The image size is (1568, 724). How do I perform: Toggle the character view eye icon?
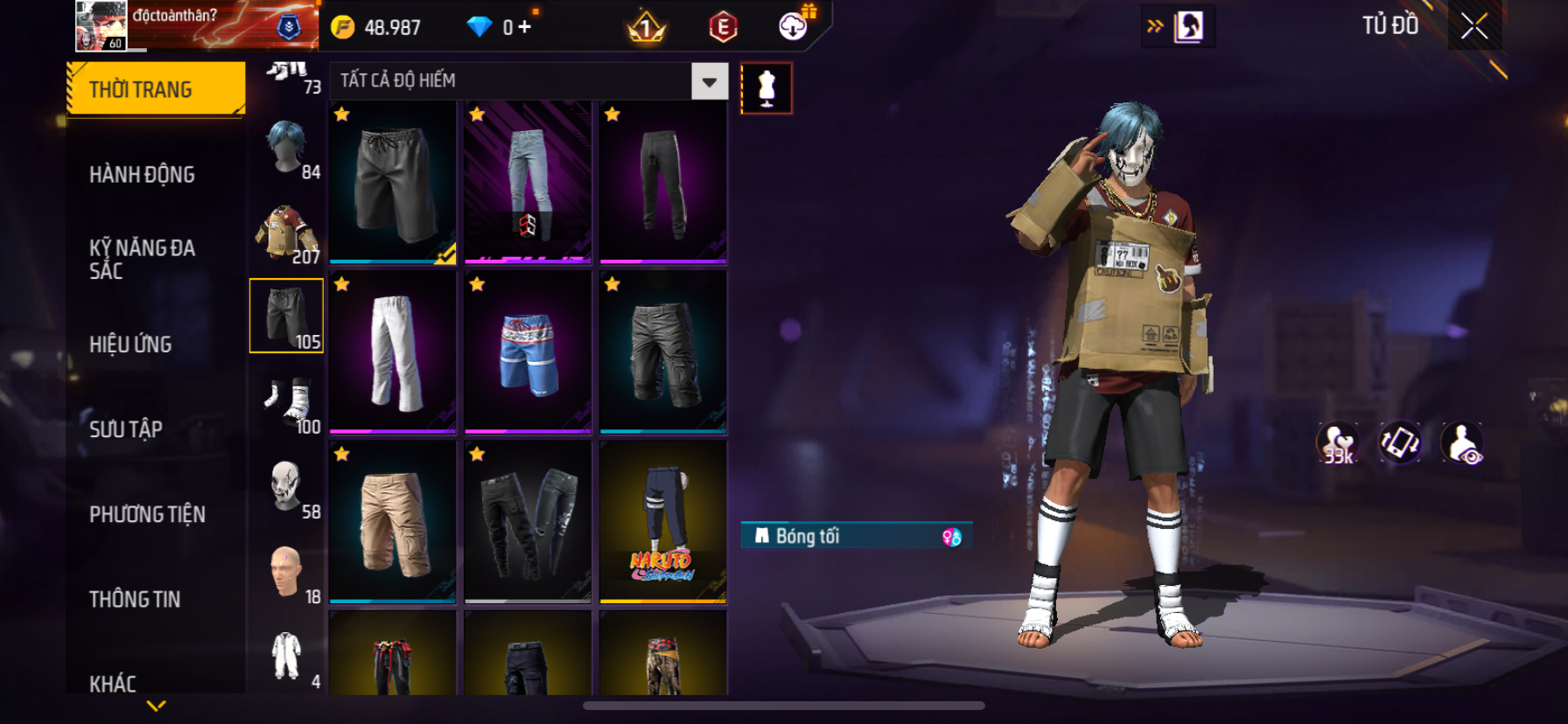(x=1461, y=443)
